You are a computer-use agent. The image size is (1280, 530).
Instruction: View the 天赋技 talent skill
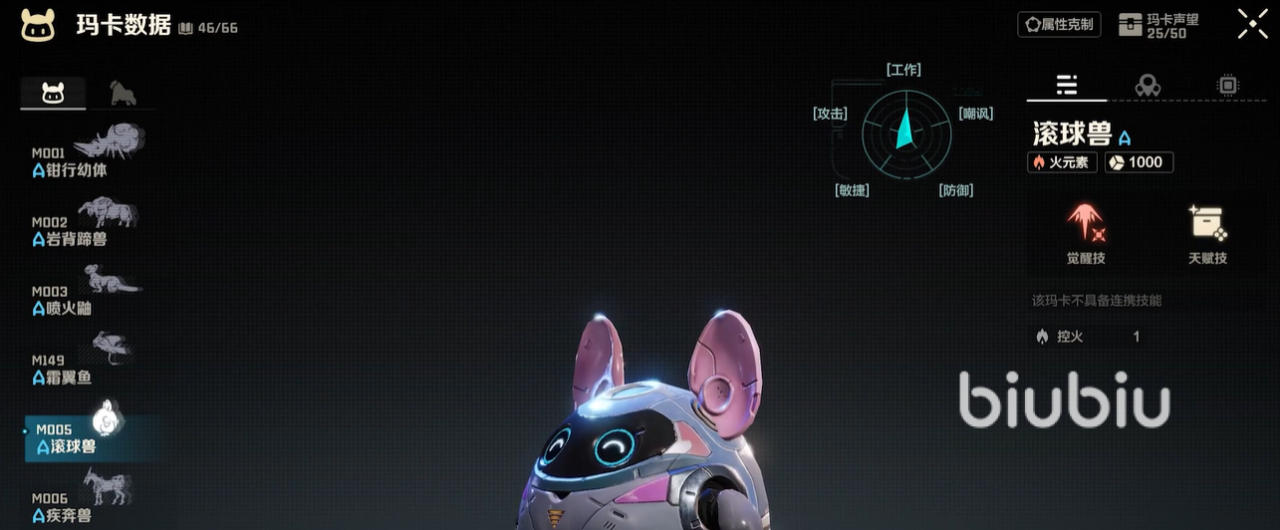(x=1207, y=234)
